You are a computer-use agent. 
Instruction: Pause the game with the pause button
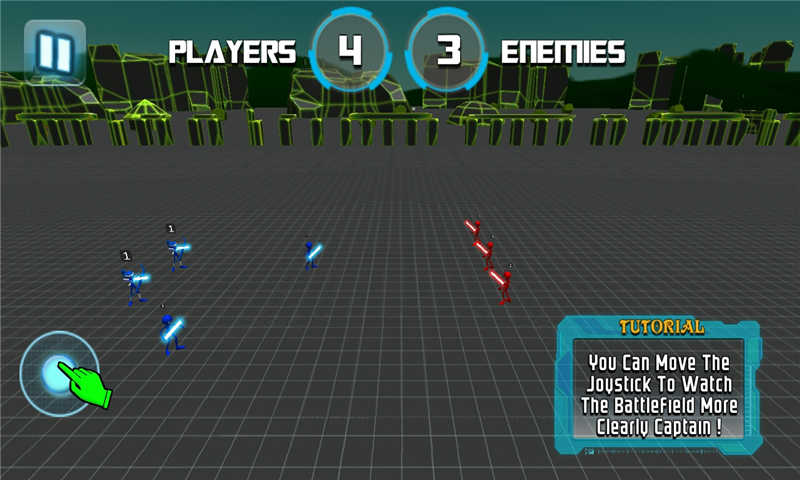(55, 51)
